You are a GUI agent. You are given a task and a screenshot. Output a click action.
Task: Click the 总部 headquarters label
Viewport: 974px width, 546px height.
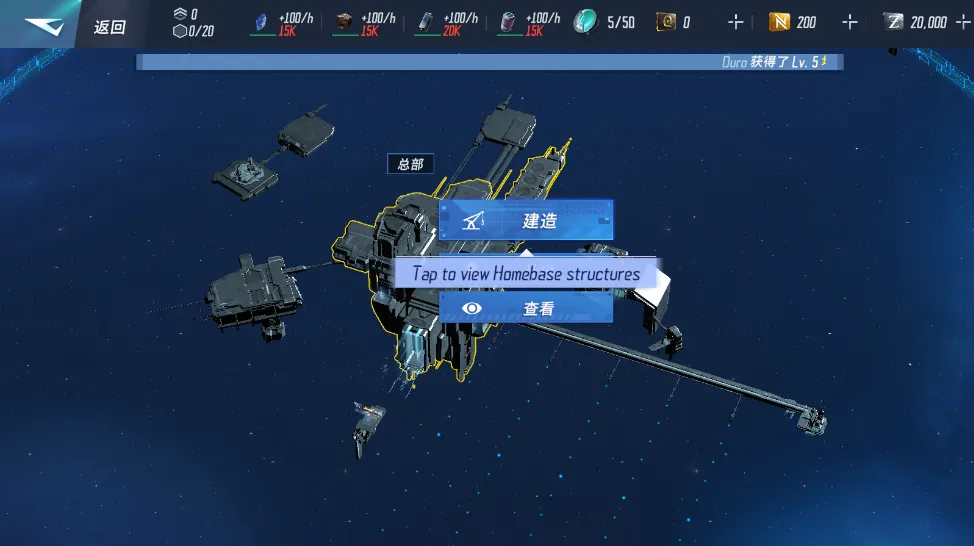(410, 164)
